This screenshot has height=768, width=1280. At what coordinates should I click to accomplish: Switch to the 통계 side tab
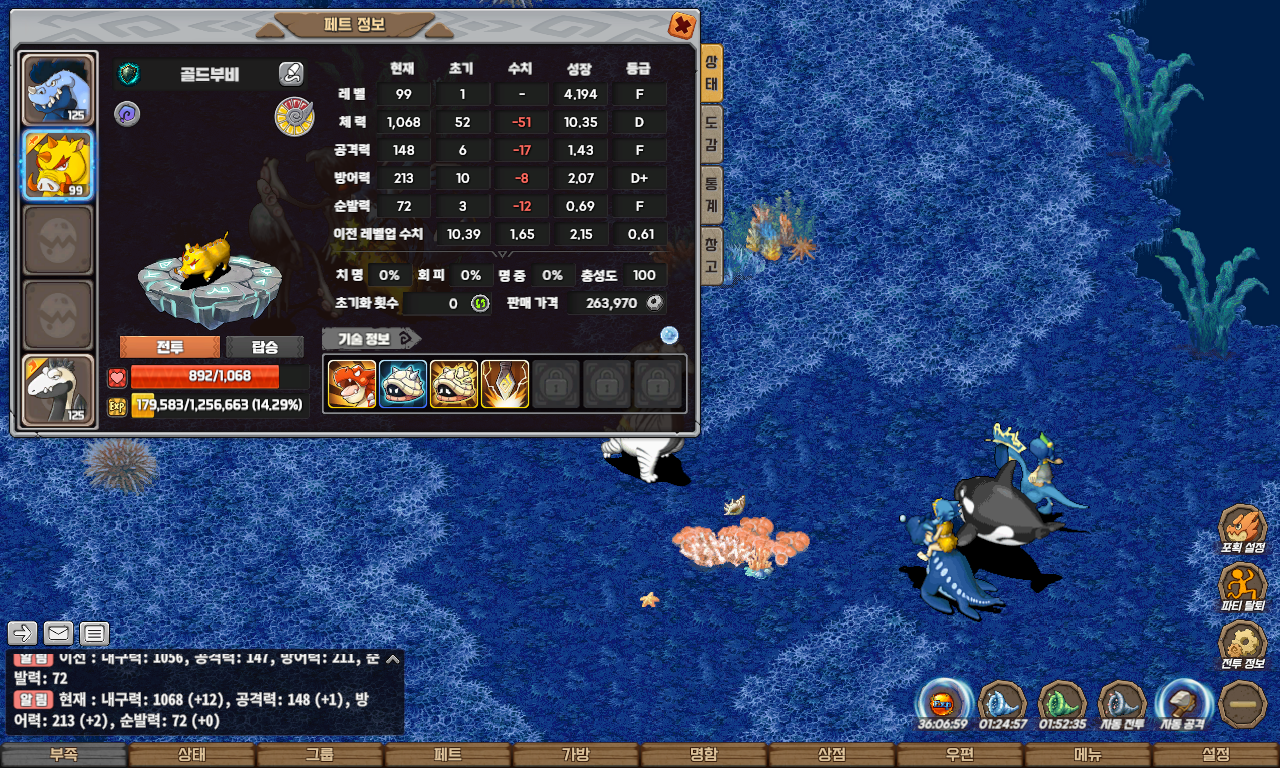711,196
